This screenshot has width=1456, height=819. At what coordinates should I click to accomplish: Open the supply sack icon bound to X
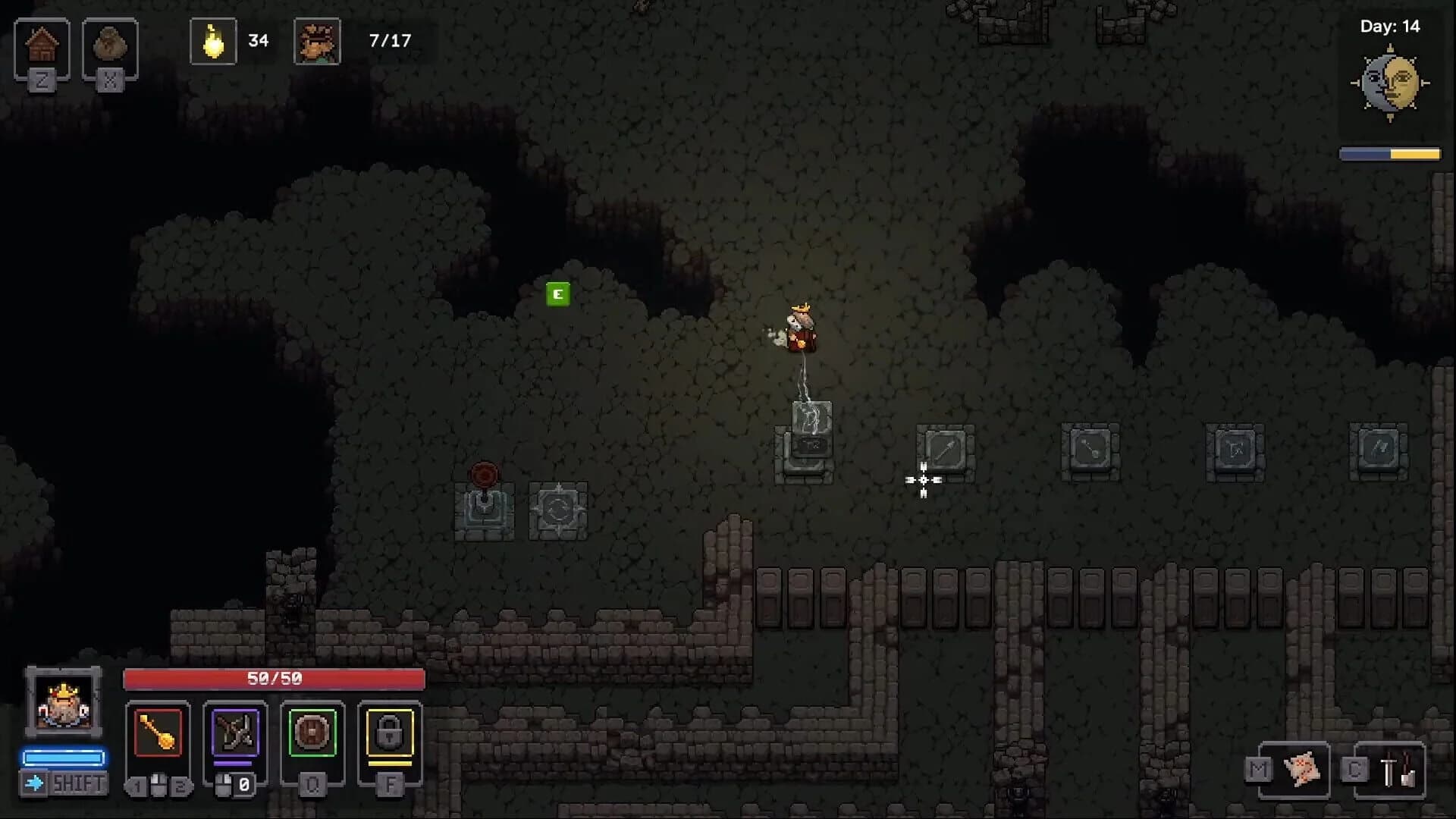(x=111, y=47)
